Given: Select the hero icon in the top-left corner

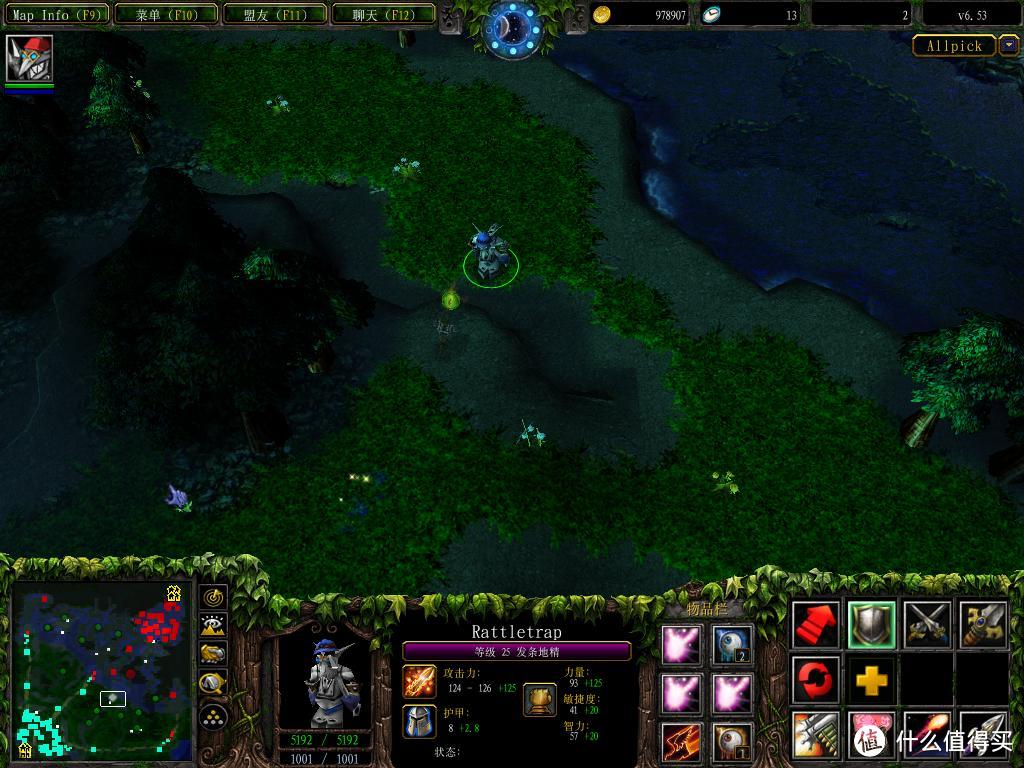Looking at the screenshot, I should pyautogui.click(x=28, y=59).
